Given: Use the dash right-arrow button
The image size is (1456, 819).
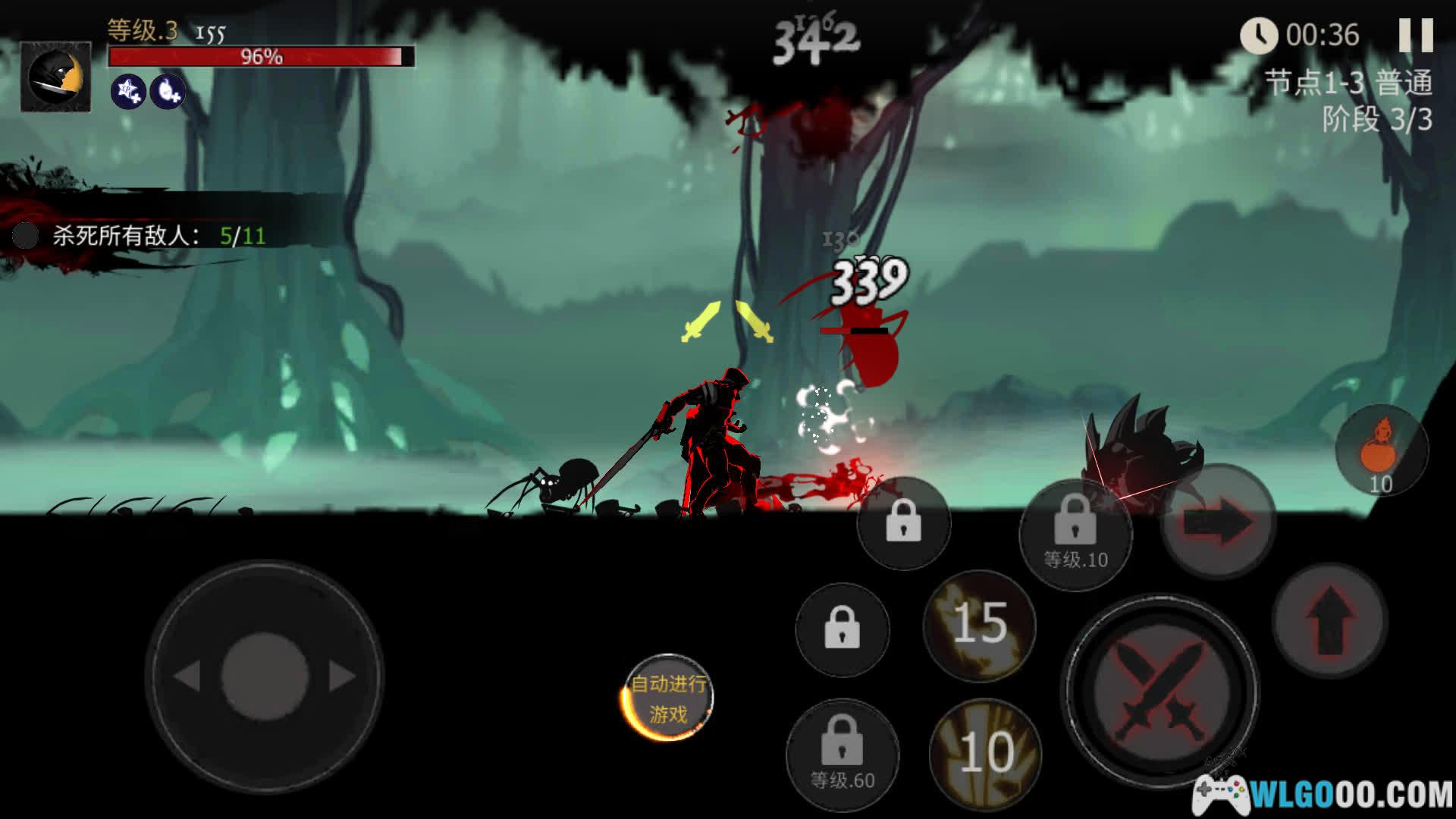Looking at the screenshot, I should tap(1218, 523).
